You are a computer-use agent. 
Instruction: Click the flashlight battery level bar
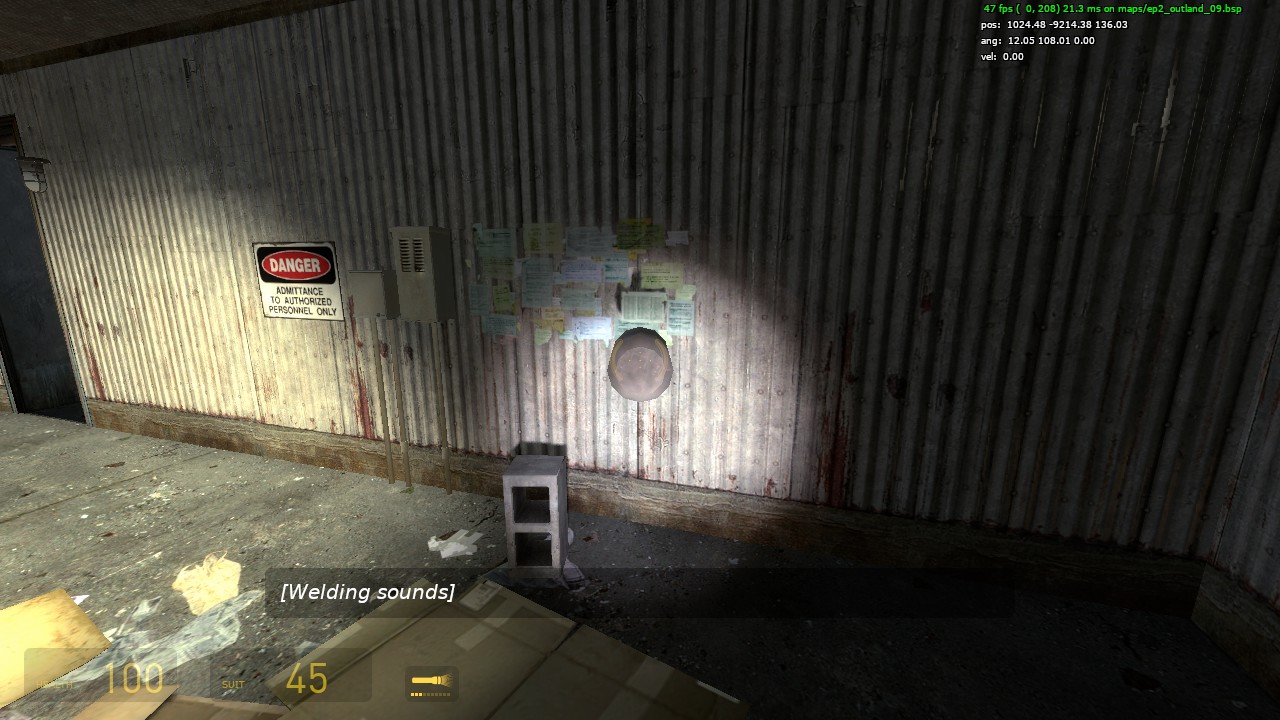[x=430, y=692]
